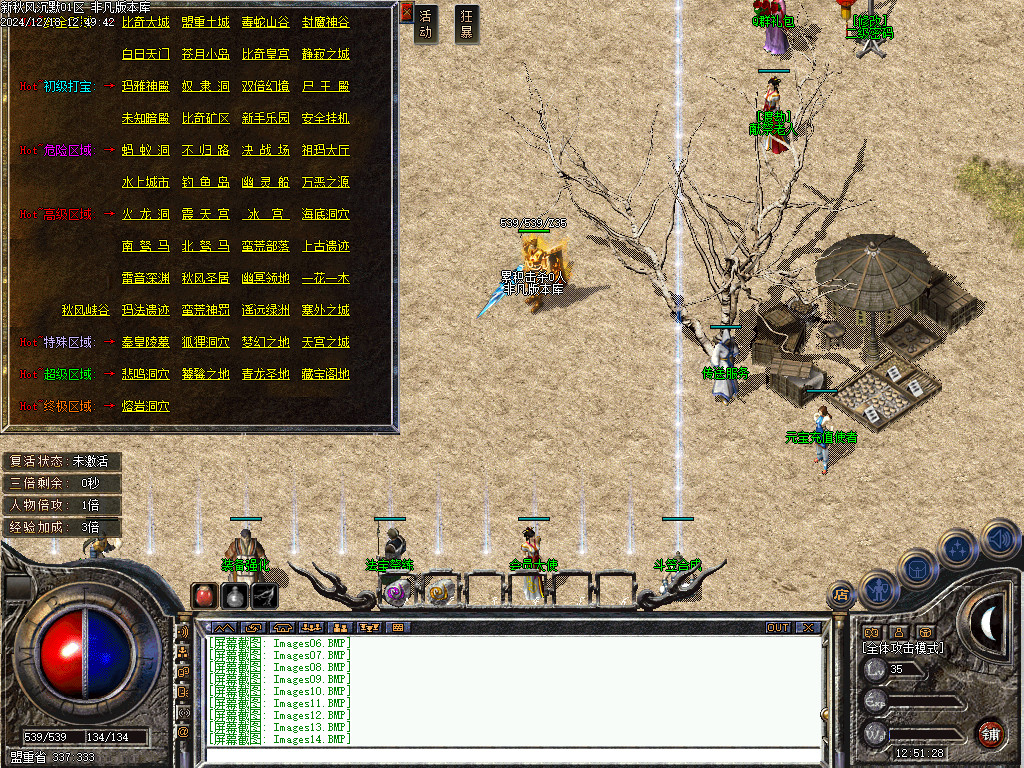The image size is (1024, 768).
Task: Travel to 秦皇陵墓 special zone
Action: [145, 342]
